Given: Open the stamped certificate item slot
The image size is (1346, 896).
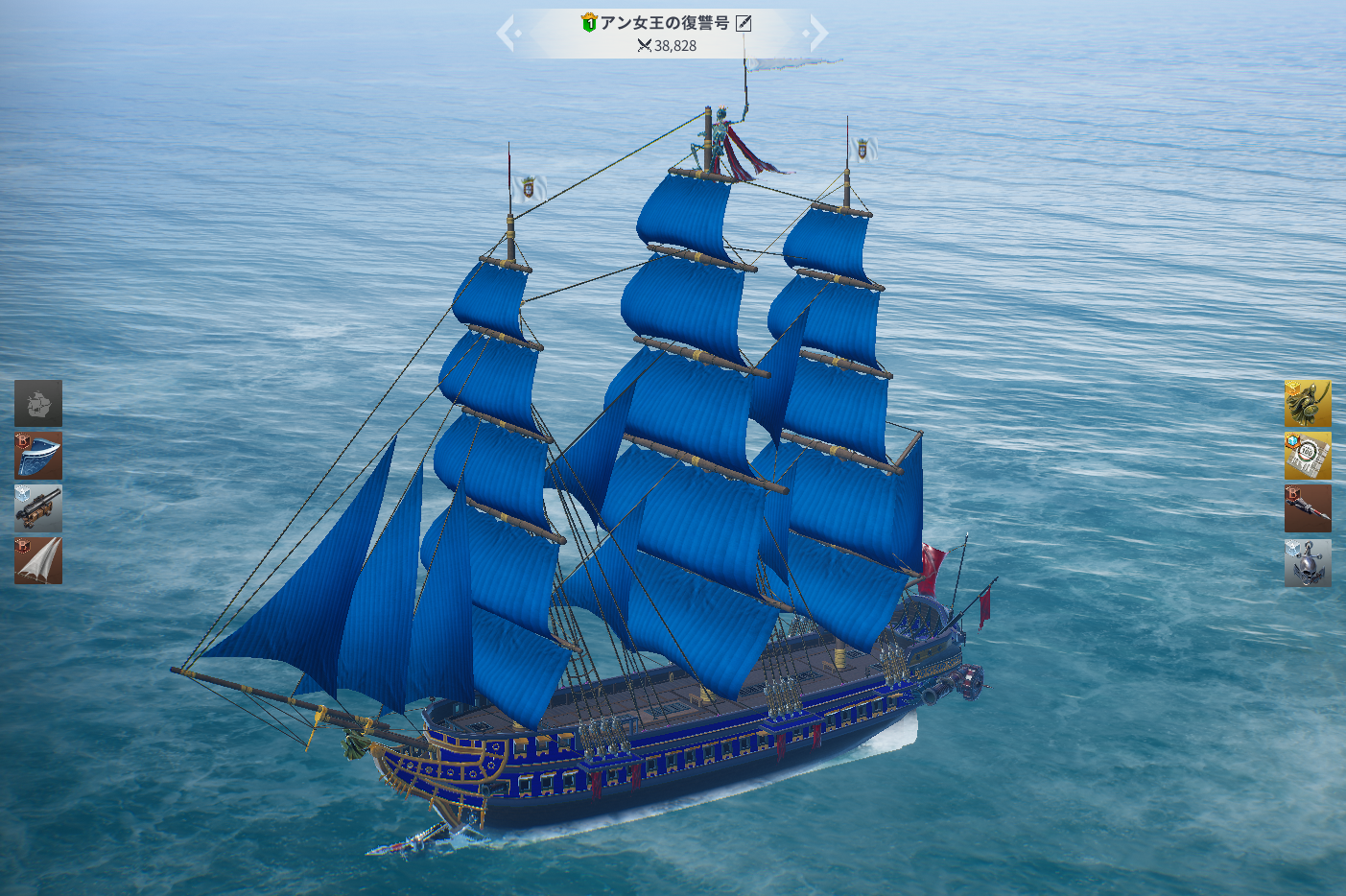Looking at the screenshot, I should (1308, 456).
